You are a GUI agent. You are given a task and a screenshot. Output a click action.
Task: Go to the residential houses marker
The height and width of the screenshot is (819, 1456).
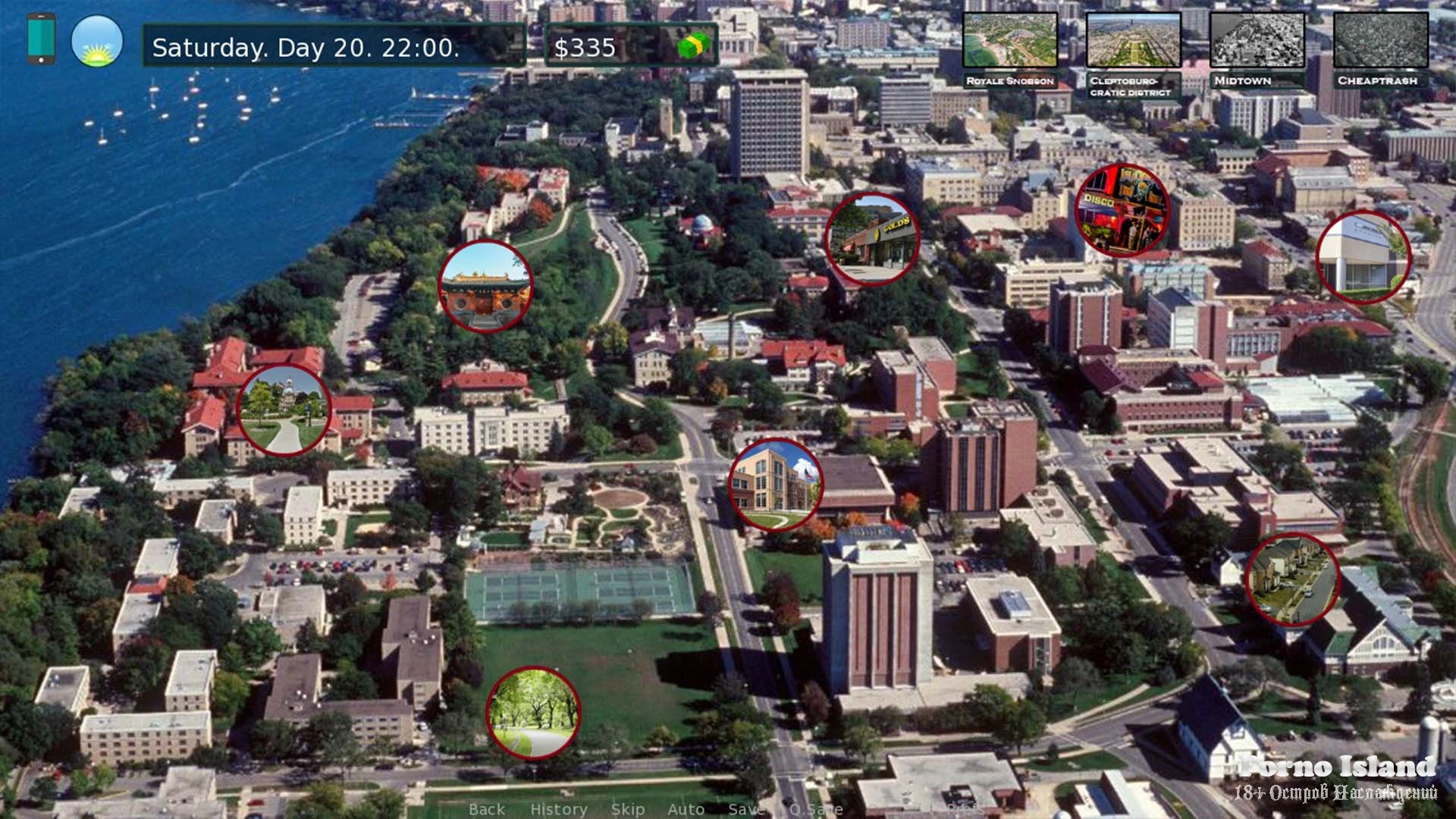pyautogui.click(x=1292, y=579)
